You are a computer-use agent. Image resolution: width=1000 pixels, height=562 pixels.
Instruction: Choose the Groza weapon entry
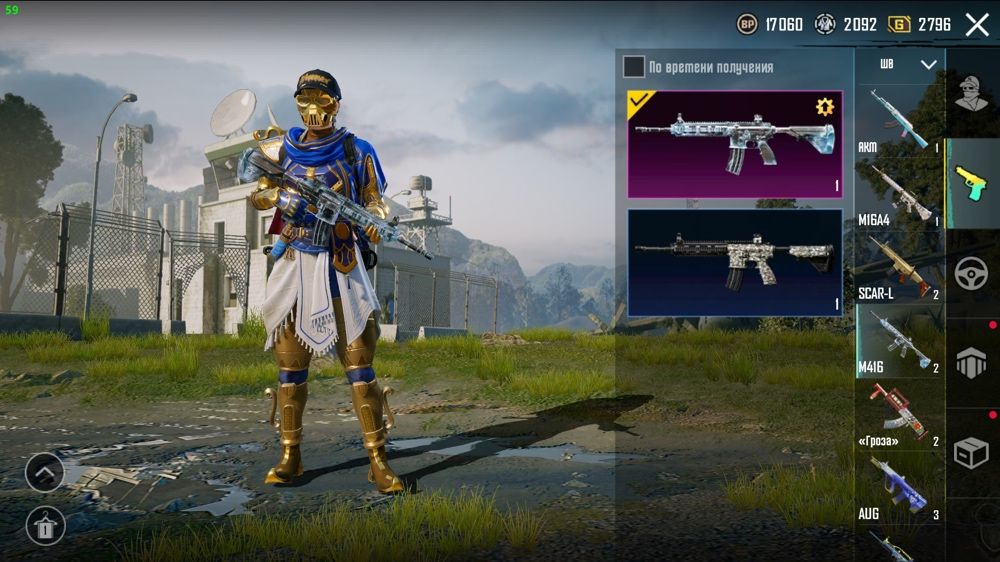[899, 414]
